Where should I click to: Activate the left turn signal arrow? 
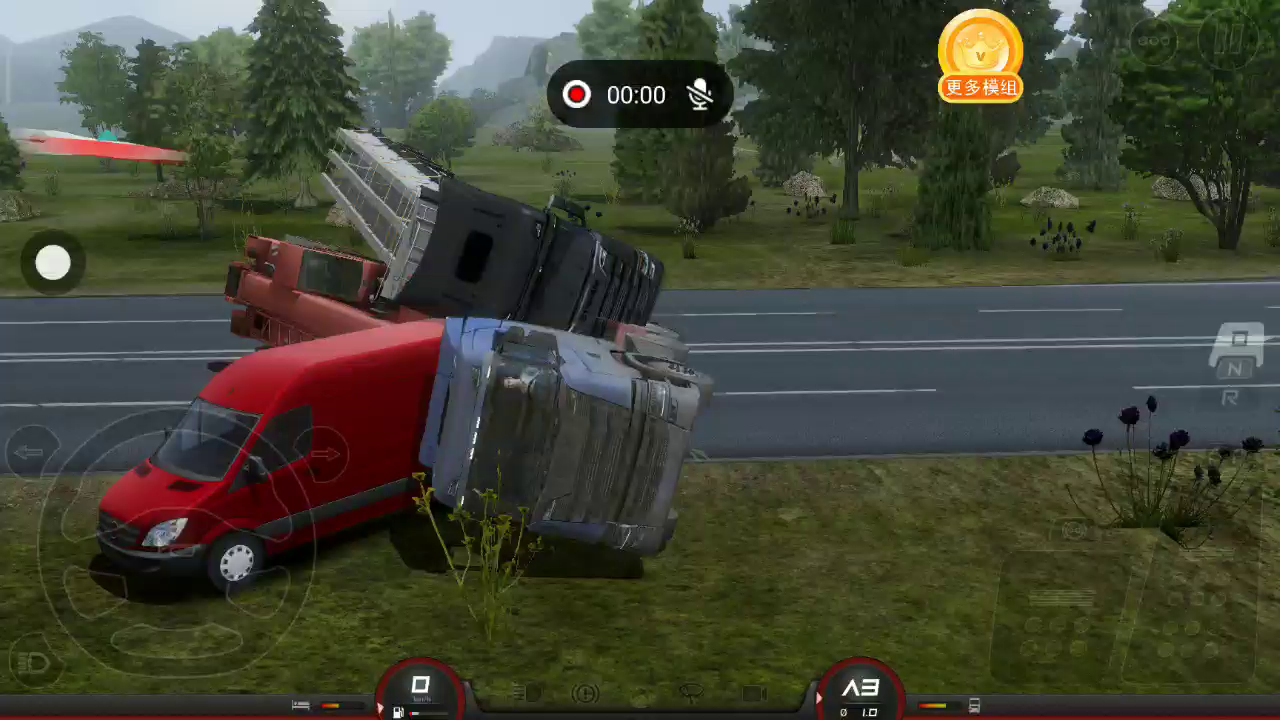coord(30,452)
